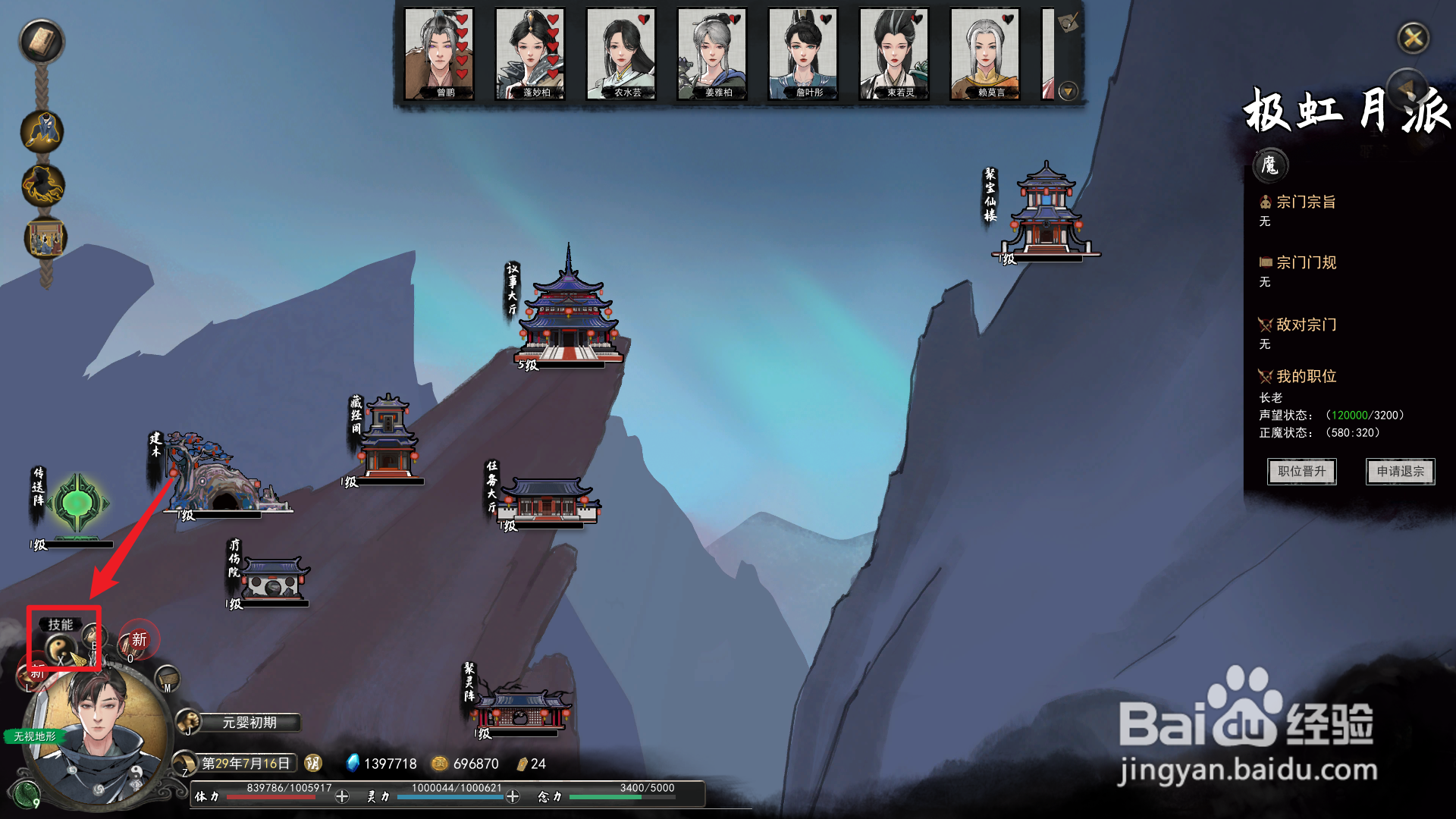
Task: Click the 职位晋升 promotion button
Action: point(1301,472)
